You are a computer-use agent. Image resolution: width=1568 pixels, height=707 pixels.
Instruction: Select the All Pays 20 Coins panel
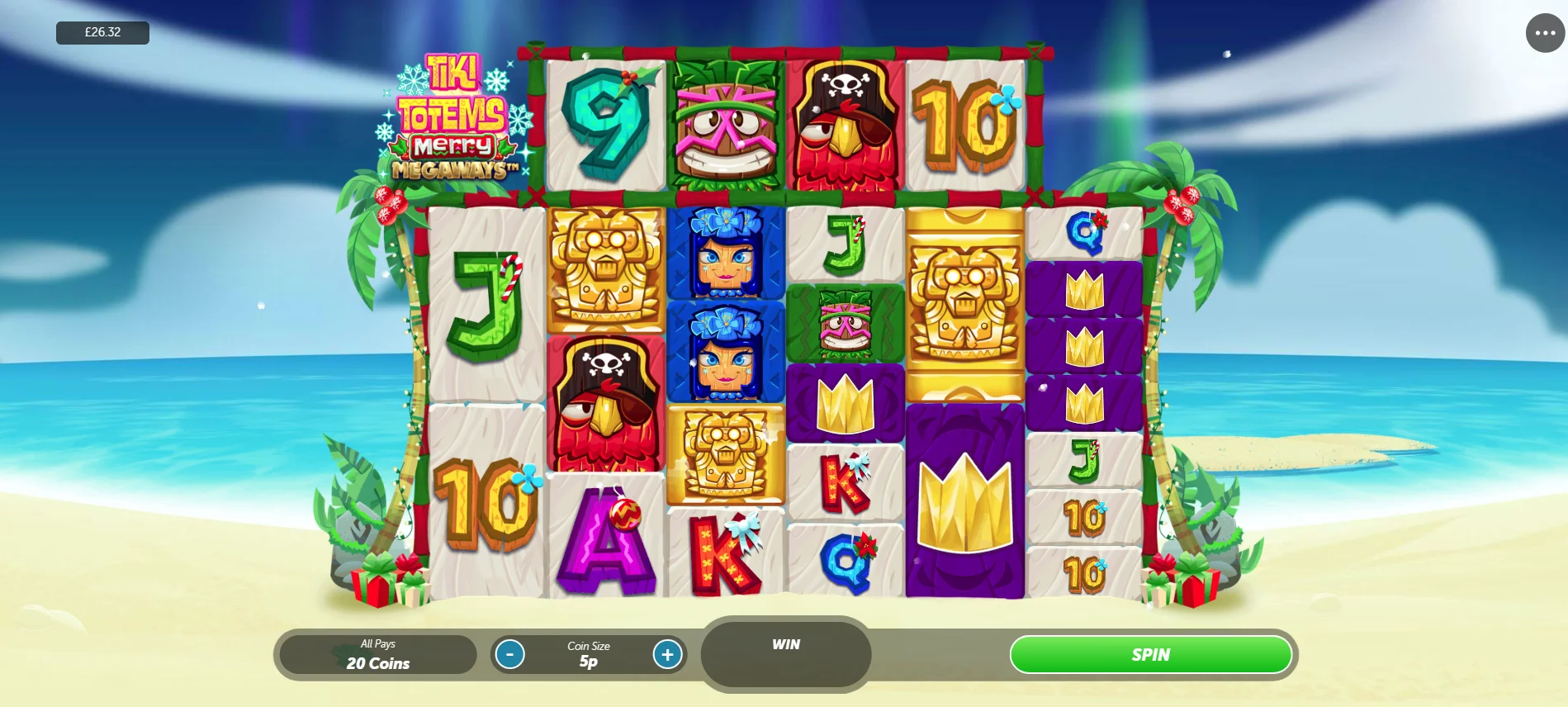(378, 654)
